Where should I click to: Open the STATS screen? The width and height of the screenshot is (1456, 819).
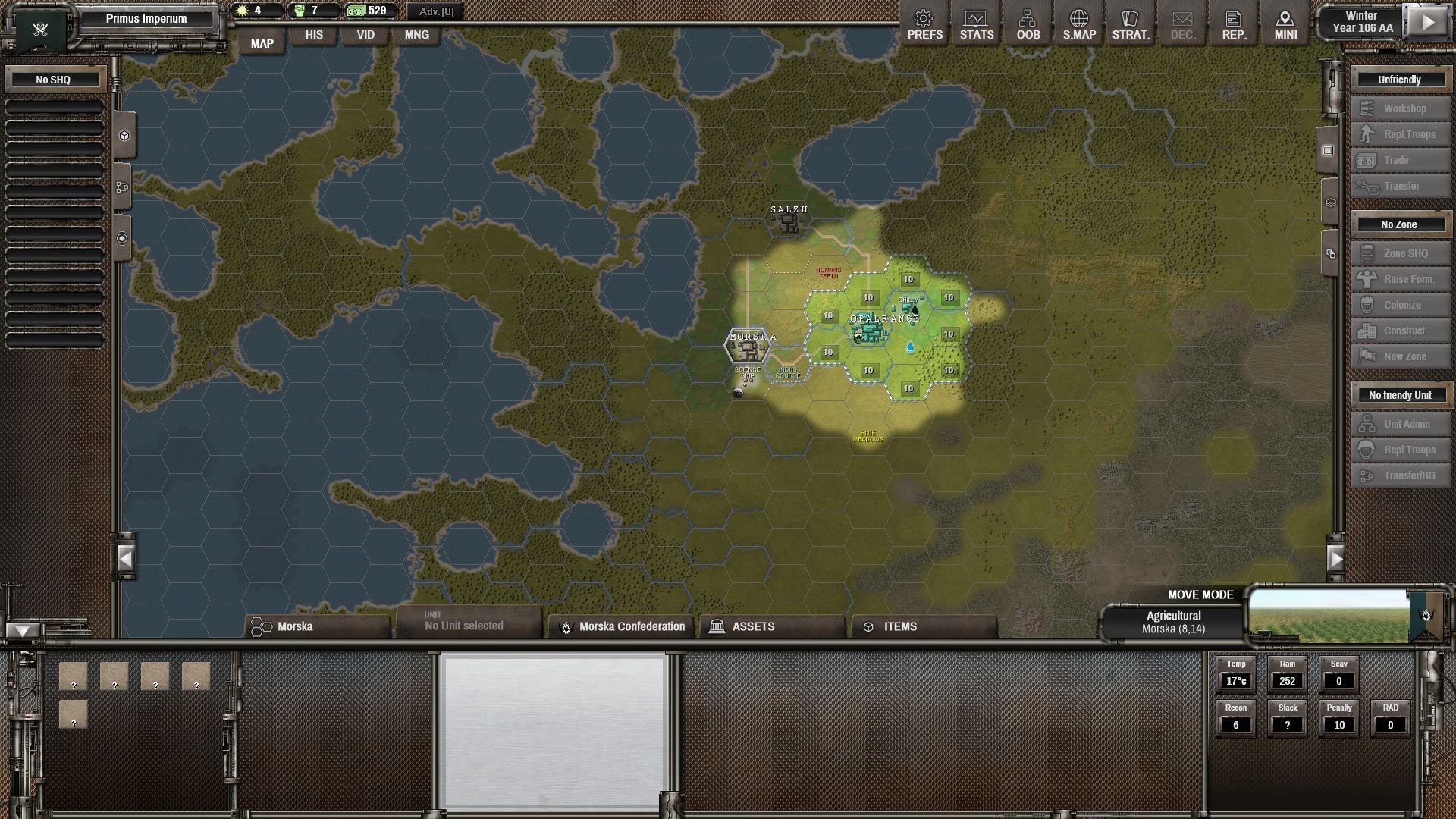point(976,23)
